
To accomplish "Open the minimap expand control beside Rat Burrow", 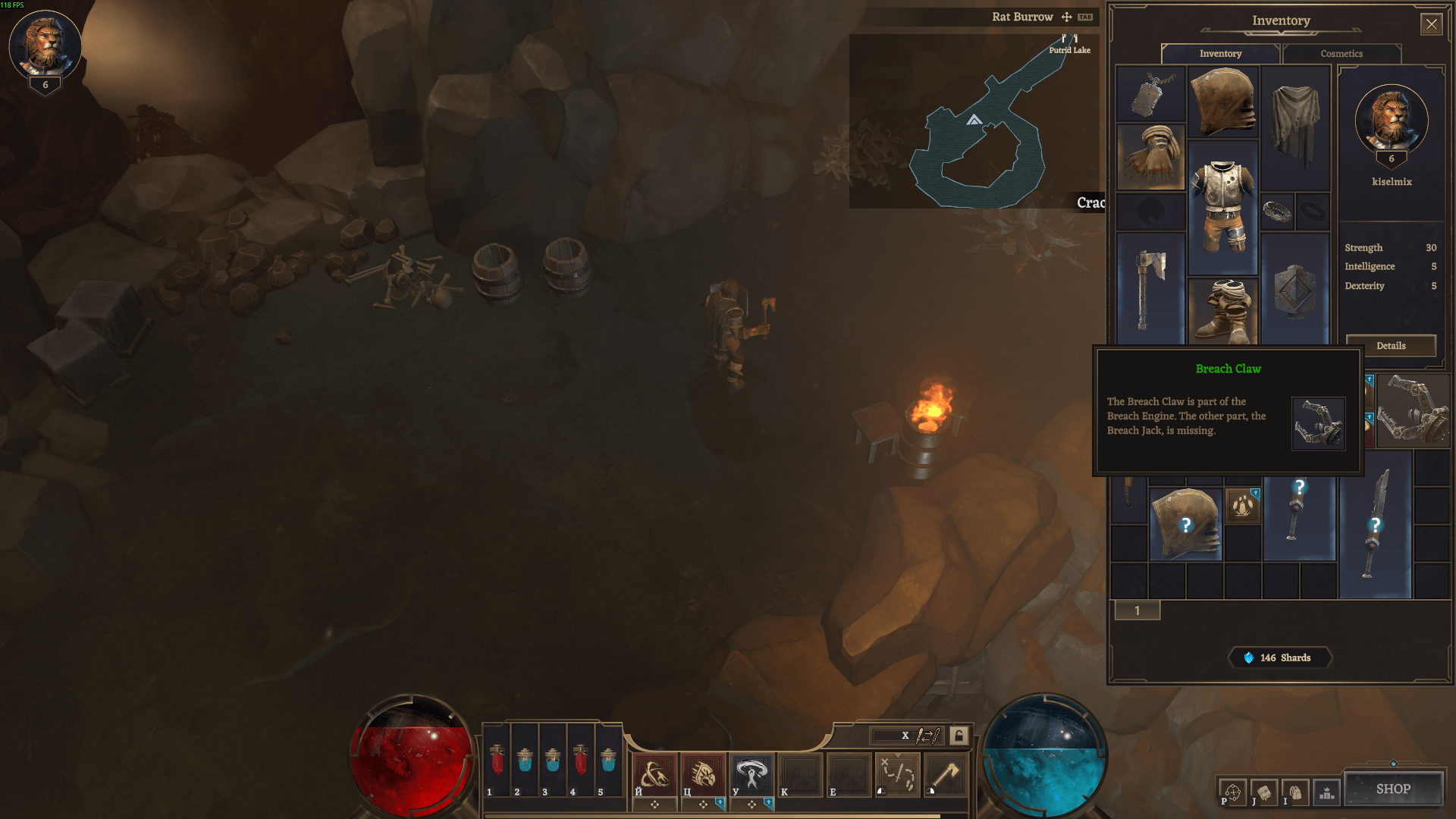I will [1065, 17].
